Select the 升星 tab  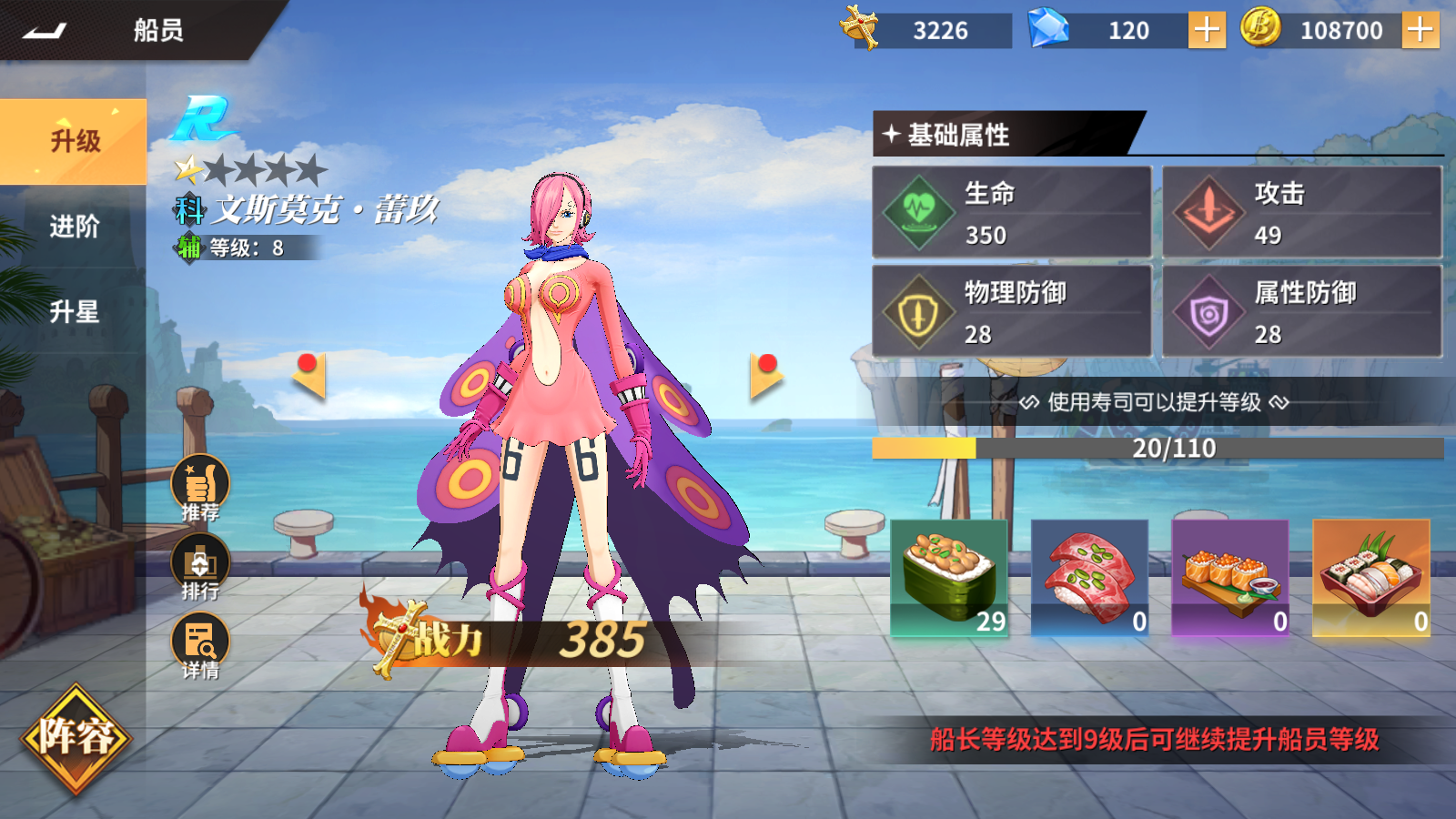click(74, 312)
